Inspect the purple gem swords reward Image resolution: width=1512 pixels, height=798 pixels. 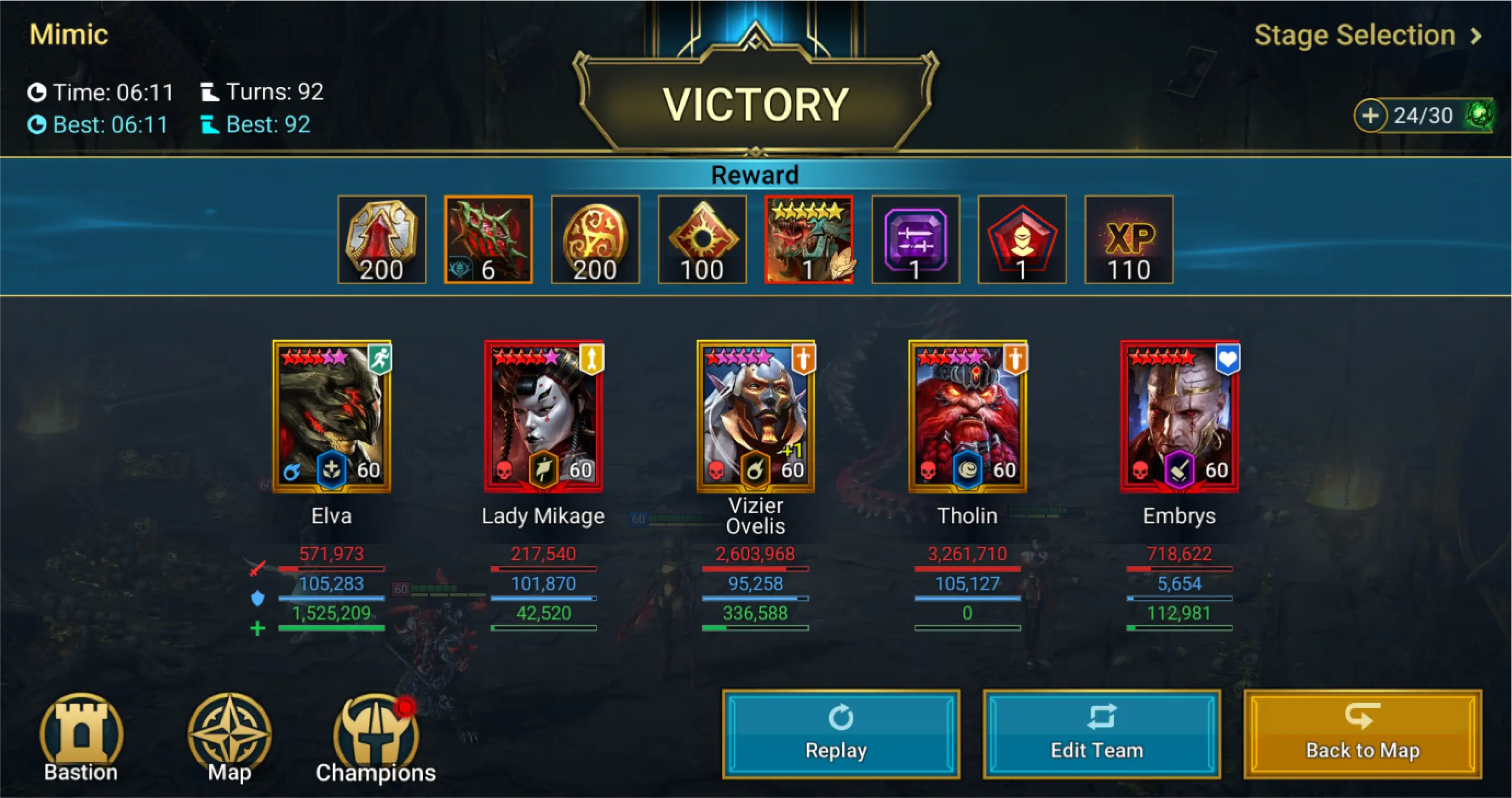pyautogui.click(x=915, y=239)
